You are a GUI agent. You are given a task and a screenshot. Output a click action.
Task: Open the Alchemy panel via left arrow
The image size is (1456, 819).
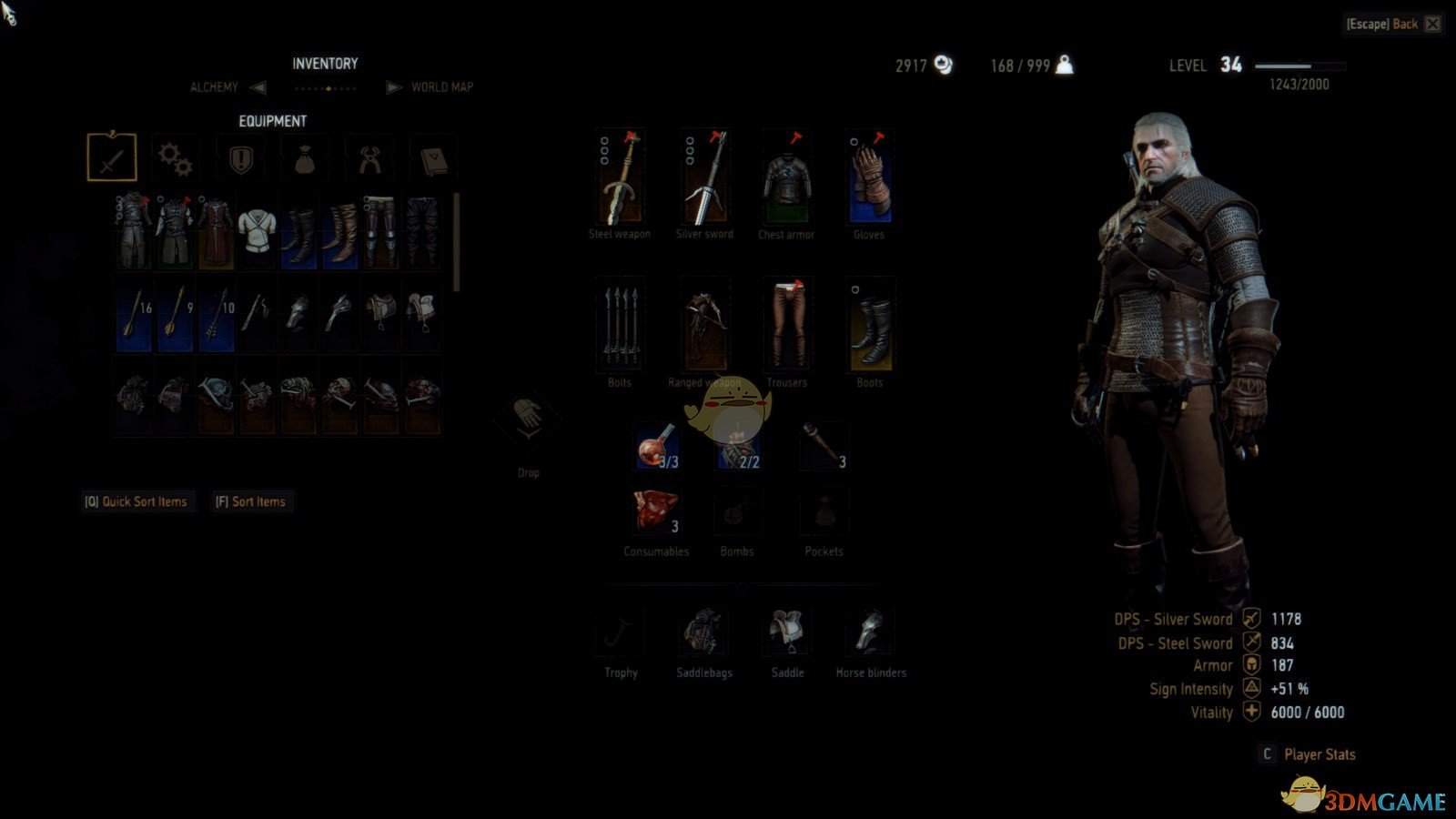point(257,87)
